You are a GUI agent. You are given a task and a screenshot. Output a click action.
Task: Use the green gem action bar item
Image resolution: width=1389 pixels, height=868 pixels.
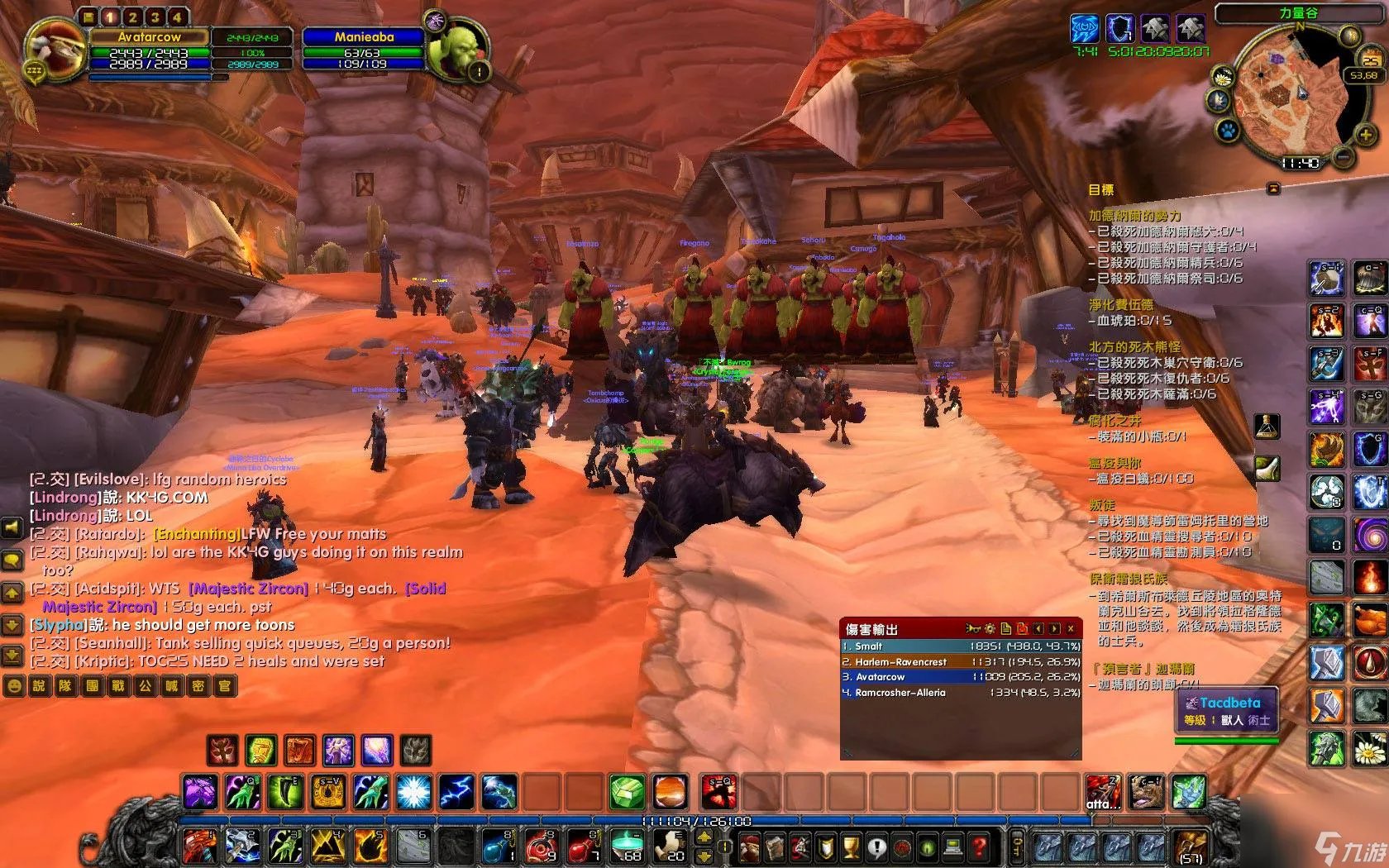pos(628,792)
